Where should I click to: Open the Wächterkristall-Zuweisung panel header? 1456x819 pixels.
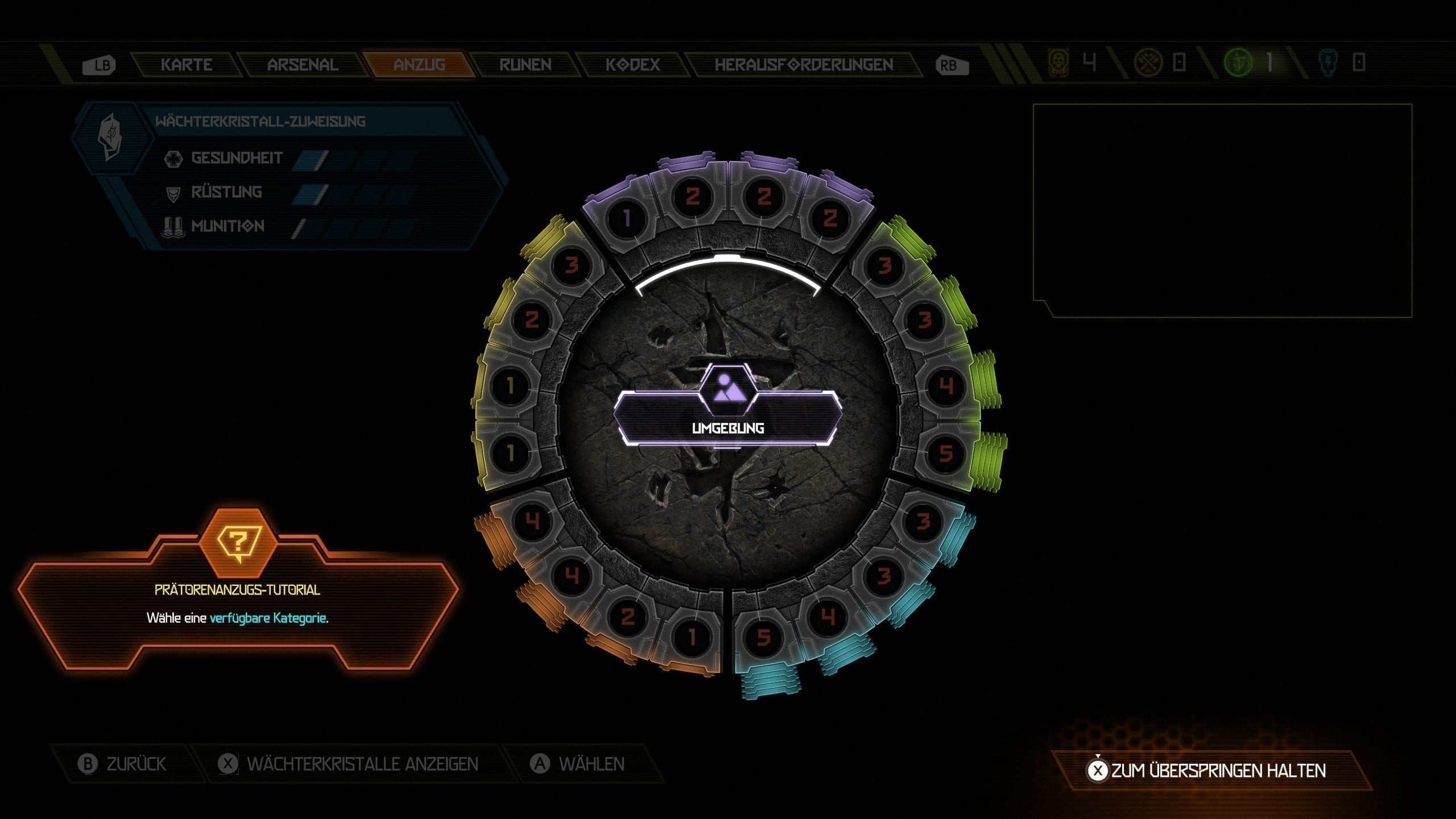[x=260, y=121]
